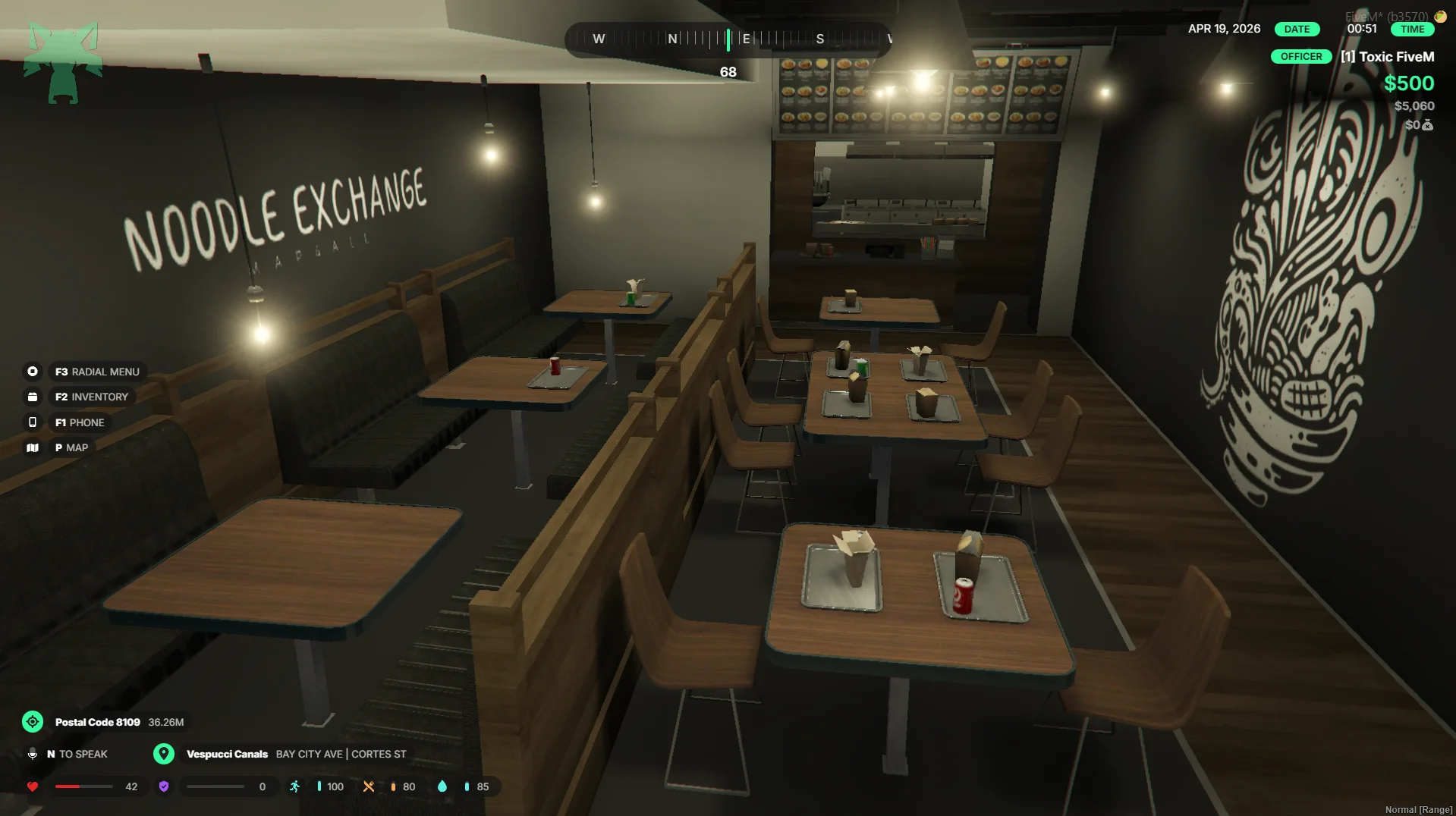The width and height of the screenshot is (1456, 816).
Task: Click the green server logo
Action: click(x=62, y=63)
